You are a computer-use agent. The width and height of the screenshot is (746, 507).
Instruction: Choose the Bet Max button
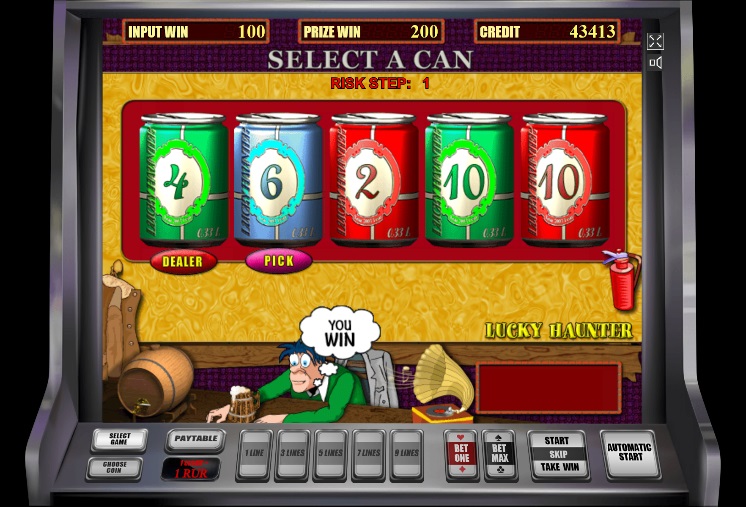click(x=498, y=454)
